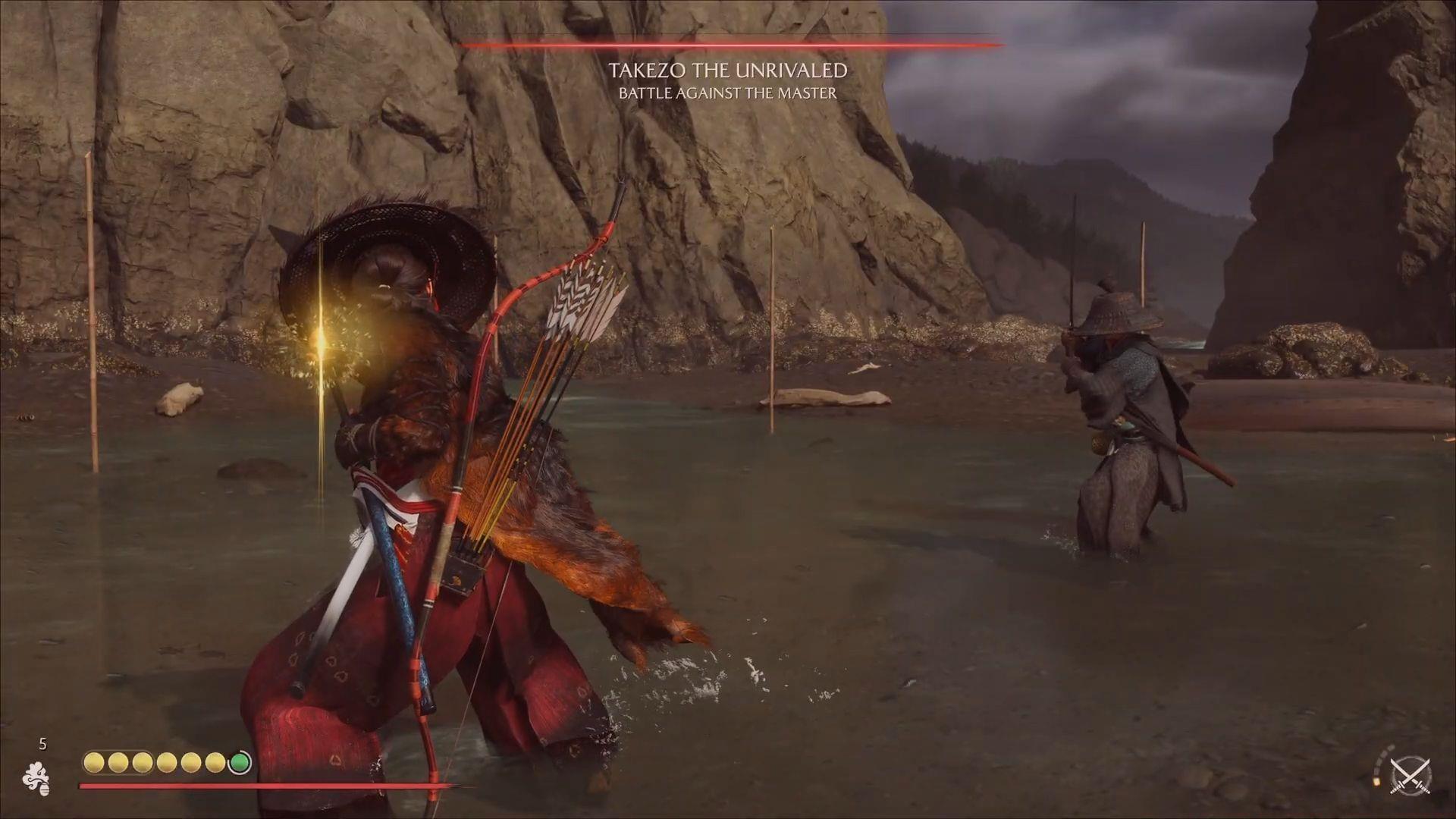Click the rightmost yellow resolve dot
This screenshot has height=819, width=1456.
215,761
